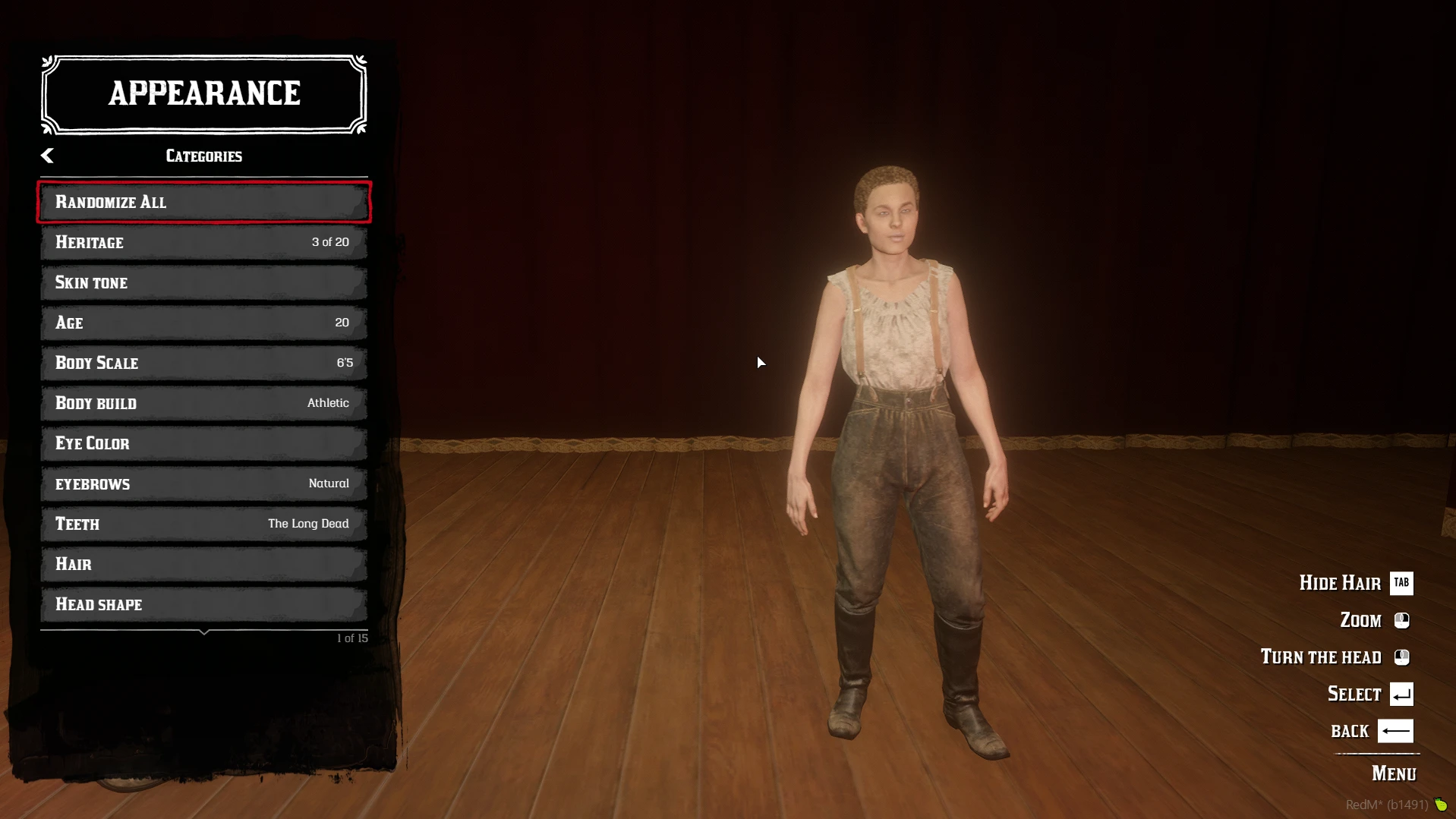Screen dimensions: 1456x819
Task: Select the Body build row
Action: tap(203, 403)
